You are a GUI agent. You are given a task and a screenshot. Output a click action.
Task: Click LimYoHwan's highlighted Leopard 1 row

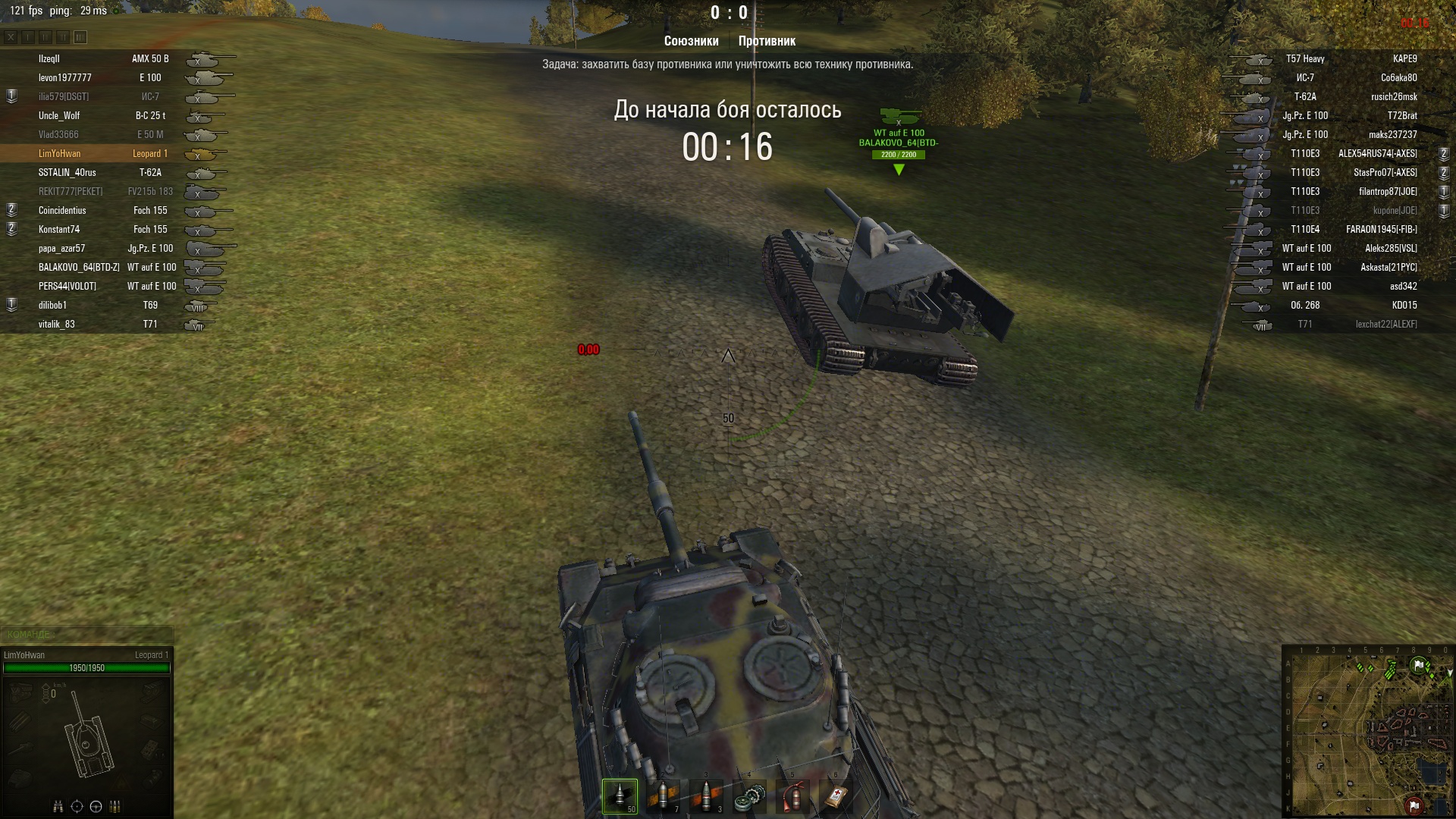pos(114,153)
